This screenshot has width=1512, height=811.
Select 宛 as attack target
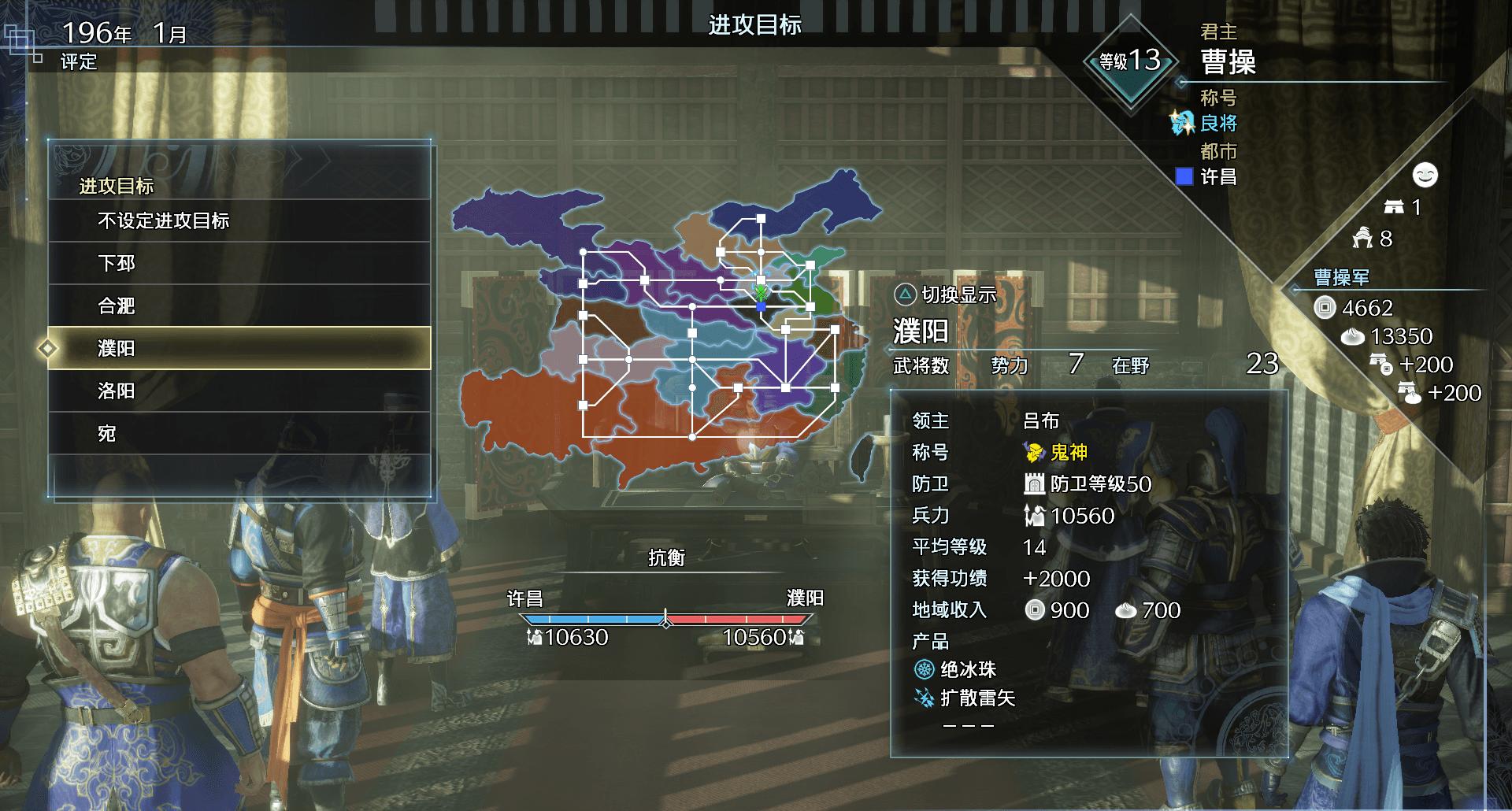[x=239, y=434]
